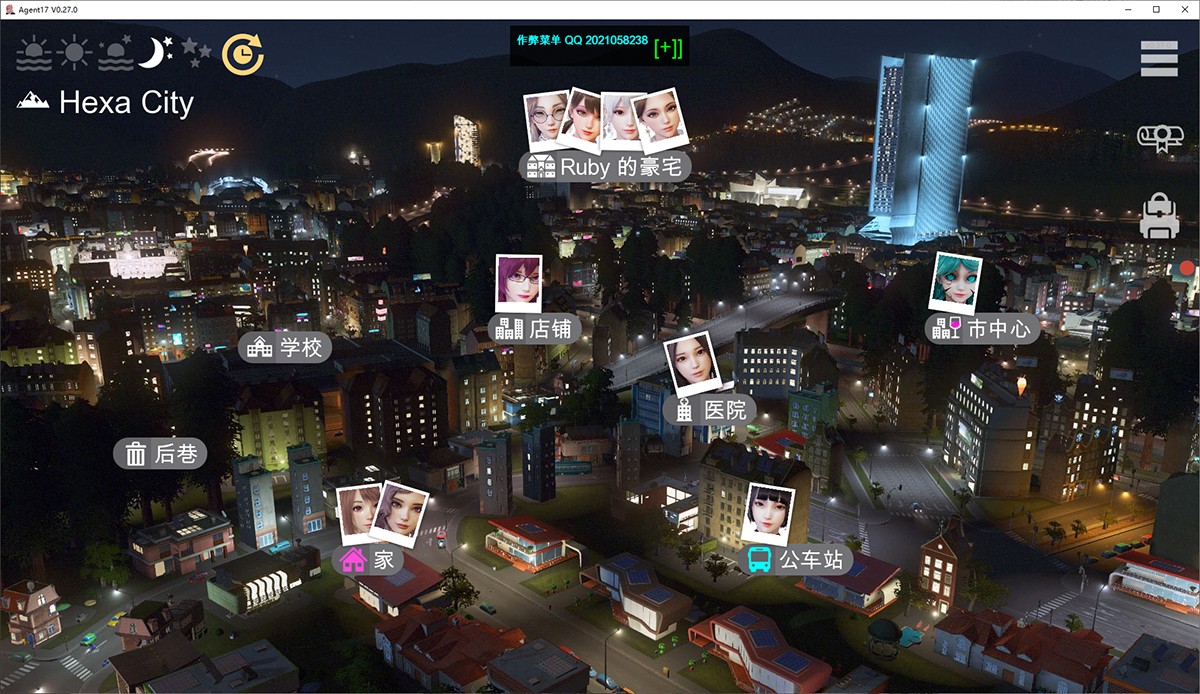Open the hamburger main menu
Viewport: 1200px width, 694px height.
coord(1159,58)
